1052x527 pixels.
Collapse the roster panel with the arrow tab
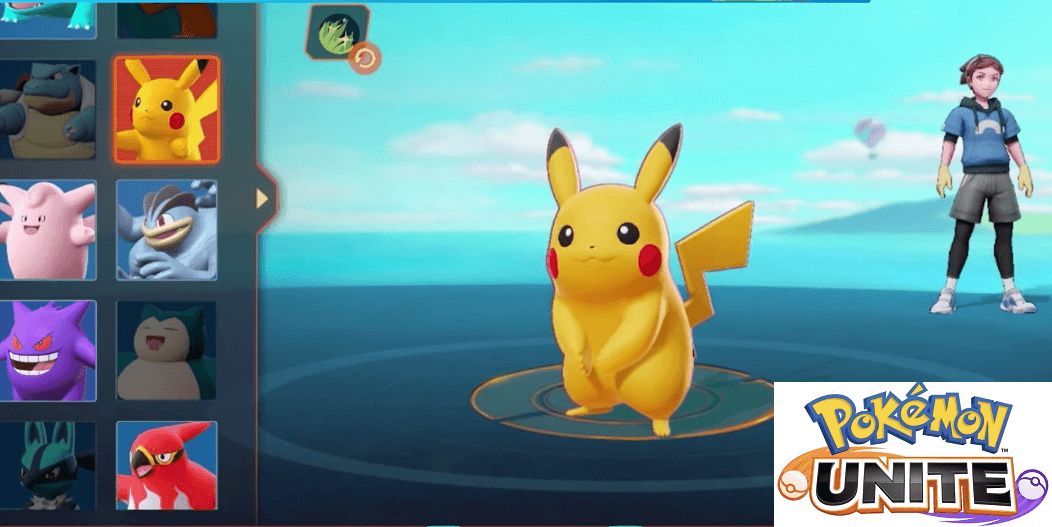click(264, 198)
